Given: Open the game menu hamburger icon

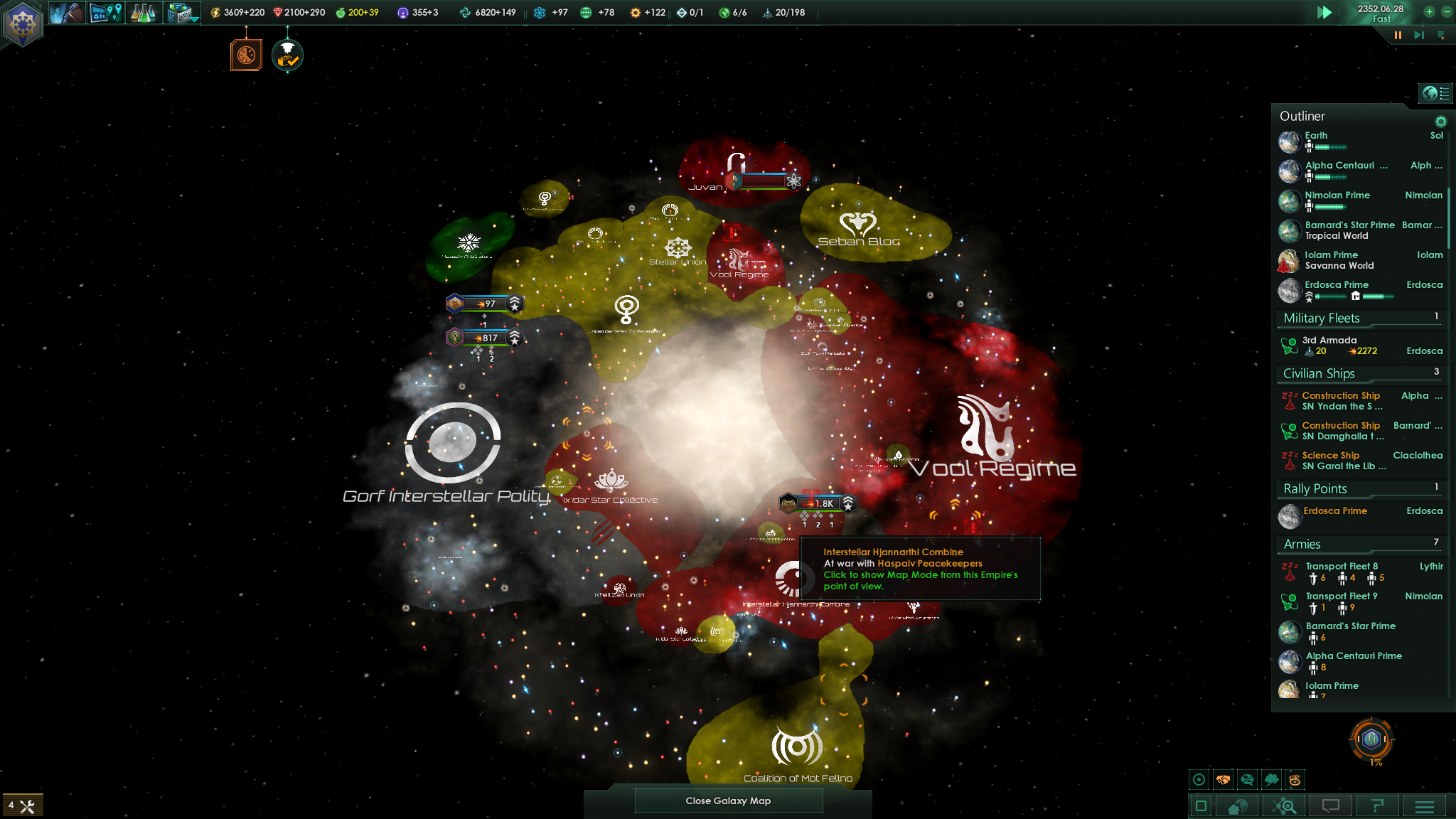Looking at the screenshot, I should (1424, 805).
